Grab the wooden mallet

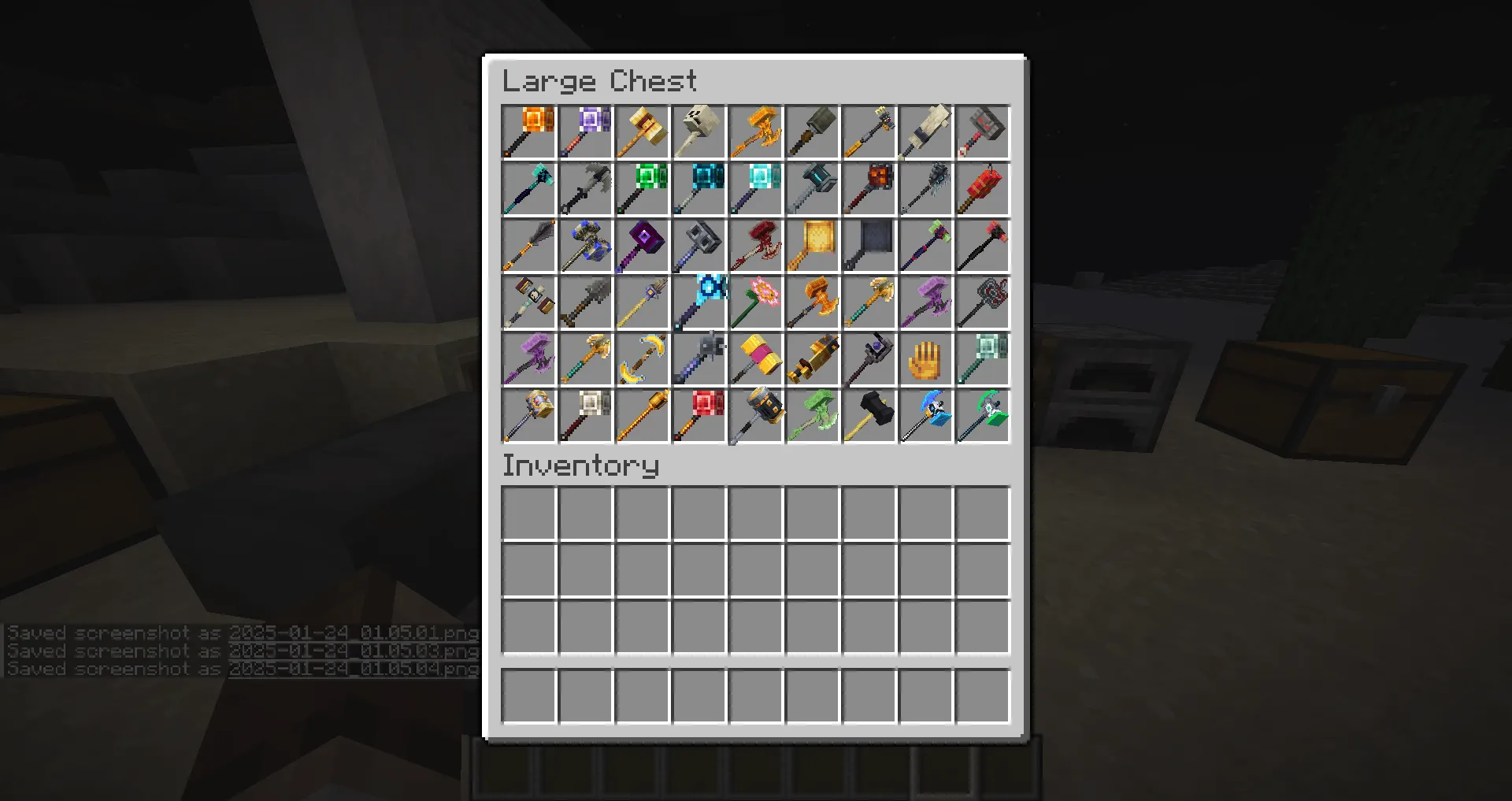[x=641, y=132]
